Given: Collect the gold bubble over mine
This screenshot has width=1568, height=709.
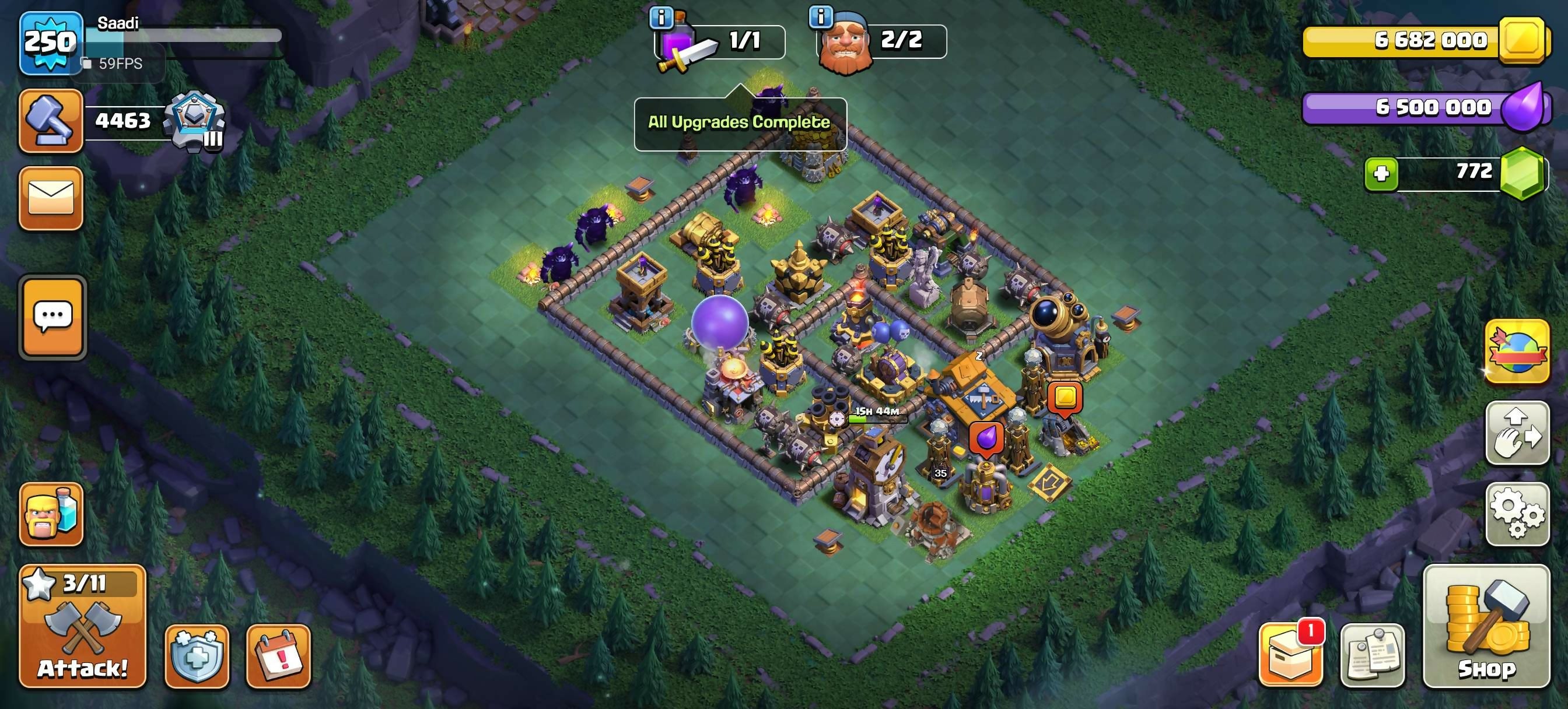Looking at the screenshot, I should pos(1065,398).
